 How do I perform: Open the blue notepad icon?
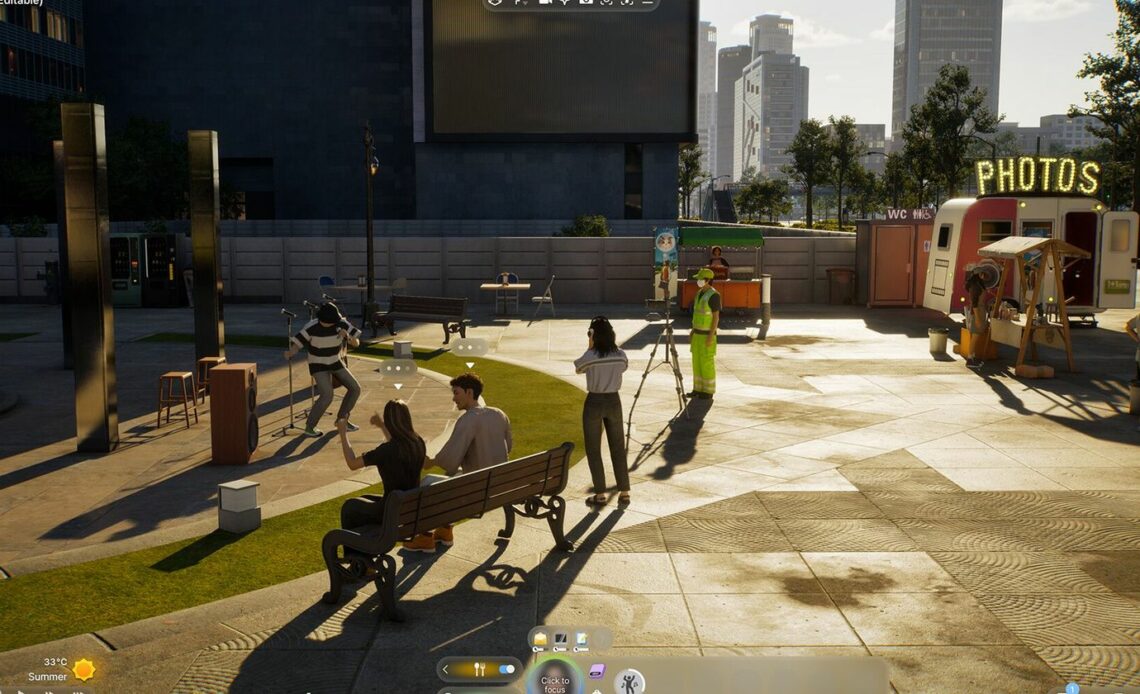pyautogui.click(x=580, y=638)
